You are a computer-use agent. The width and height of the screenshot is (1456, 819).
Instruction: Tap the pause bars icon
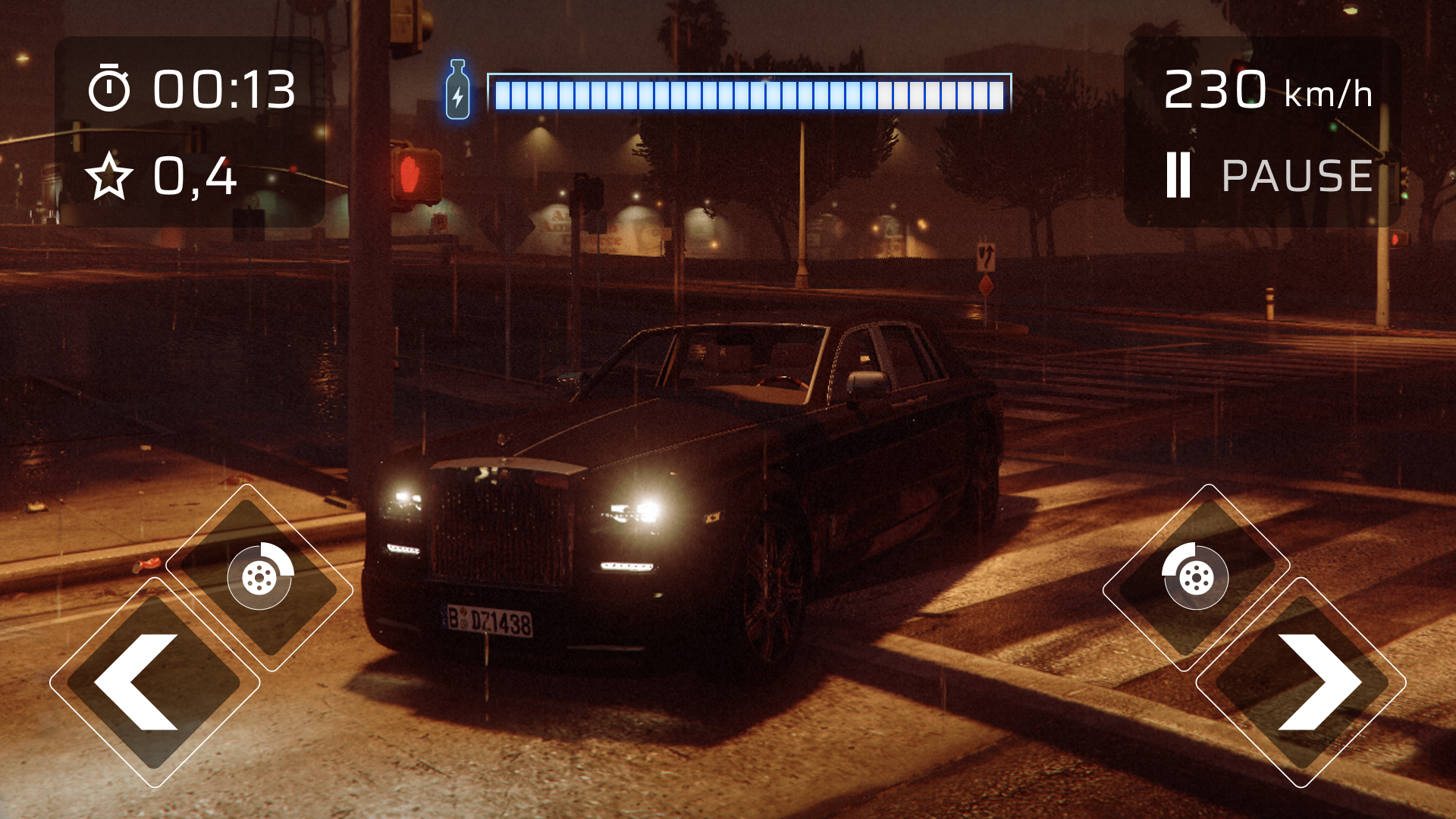click(1177, 175)
